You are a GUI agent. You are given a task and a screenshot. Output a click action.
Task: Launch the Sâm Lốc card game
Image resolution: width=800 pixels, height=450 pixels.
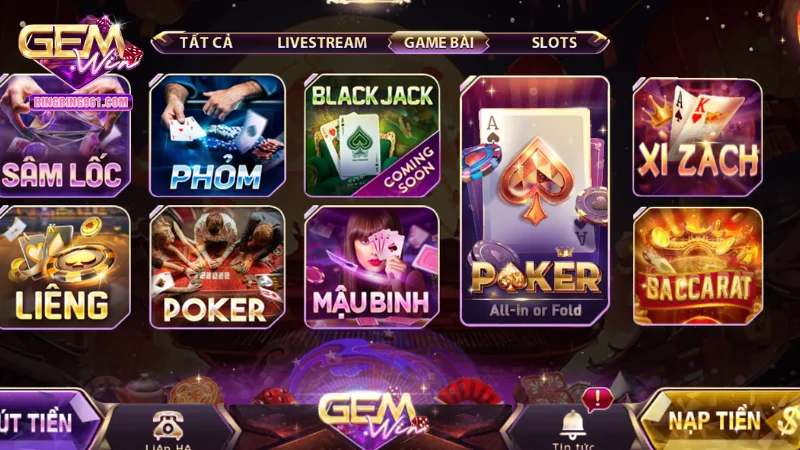tap(64, 135)
